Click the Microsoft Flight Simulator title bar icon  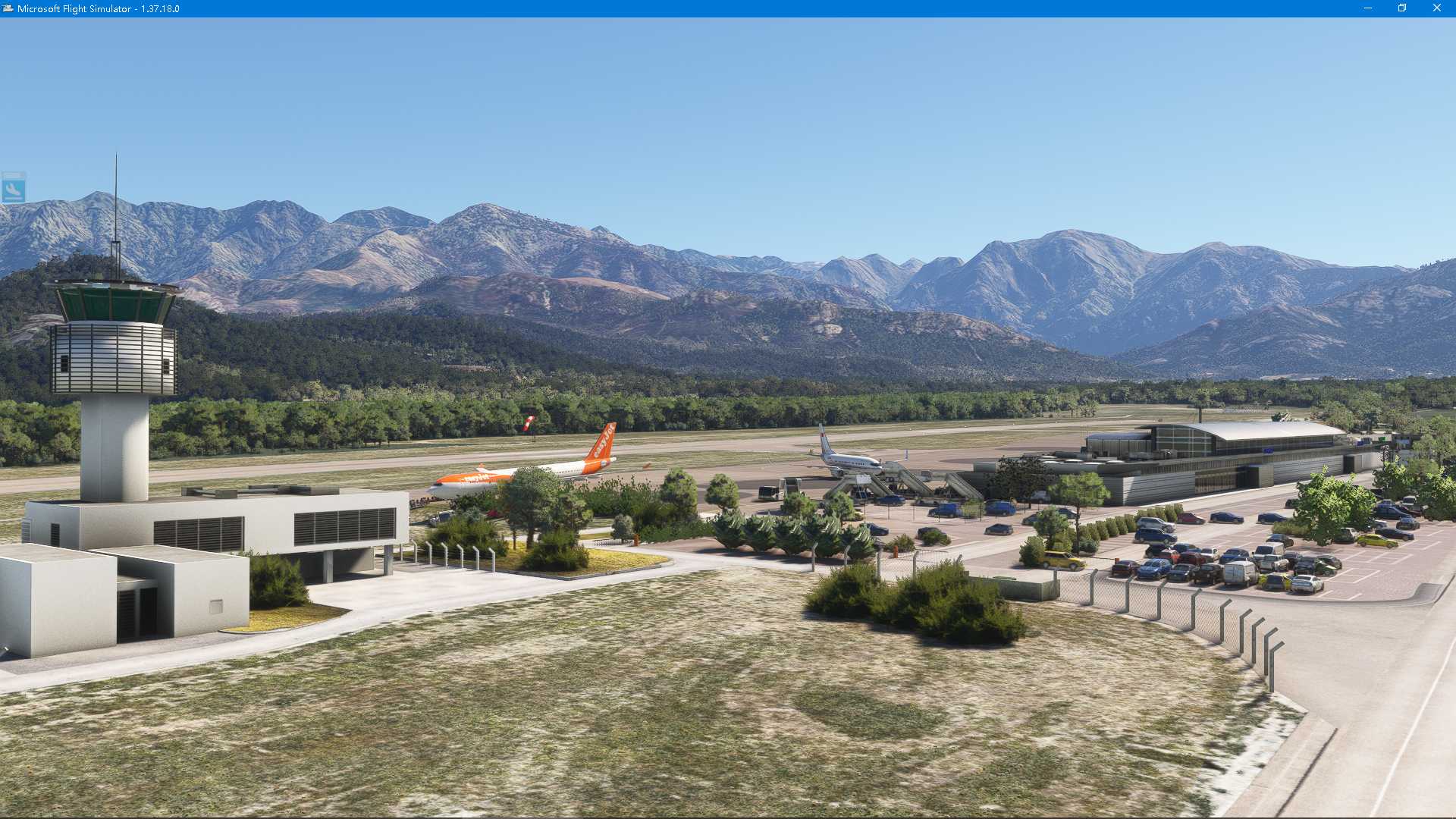tap(8, 8)
